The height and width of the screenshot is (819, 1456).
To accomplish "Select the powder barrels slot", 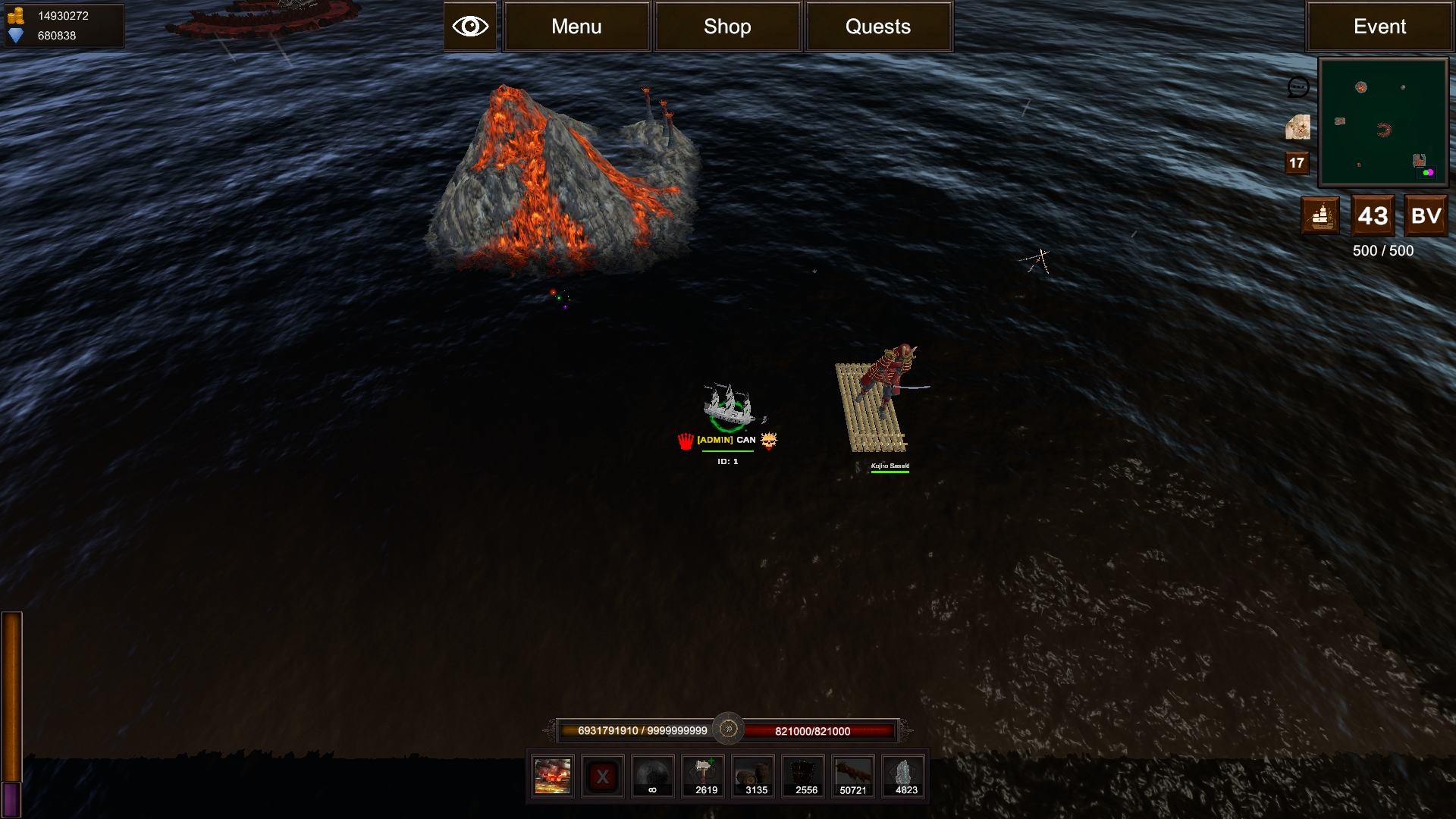I will click(755, 777).
